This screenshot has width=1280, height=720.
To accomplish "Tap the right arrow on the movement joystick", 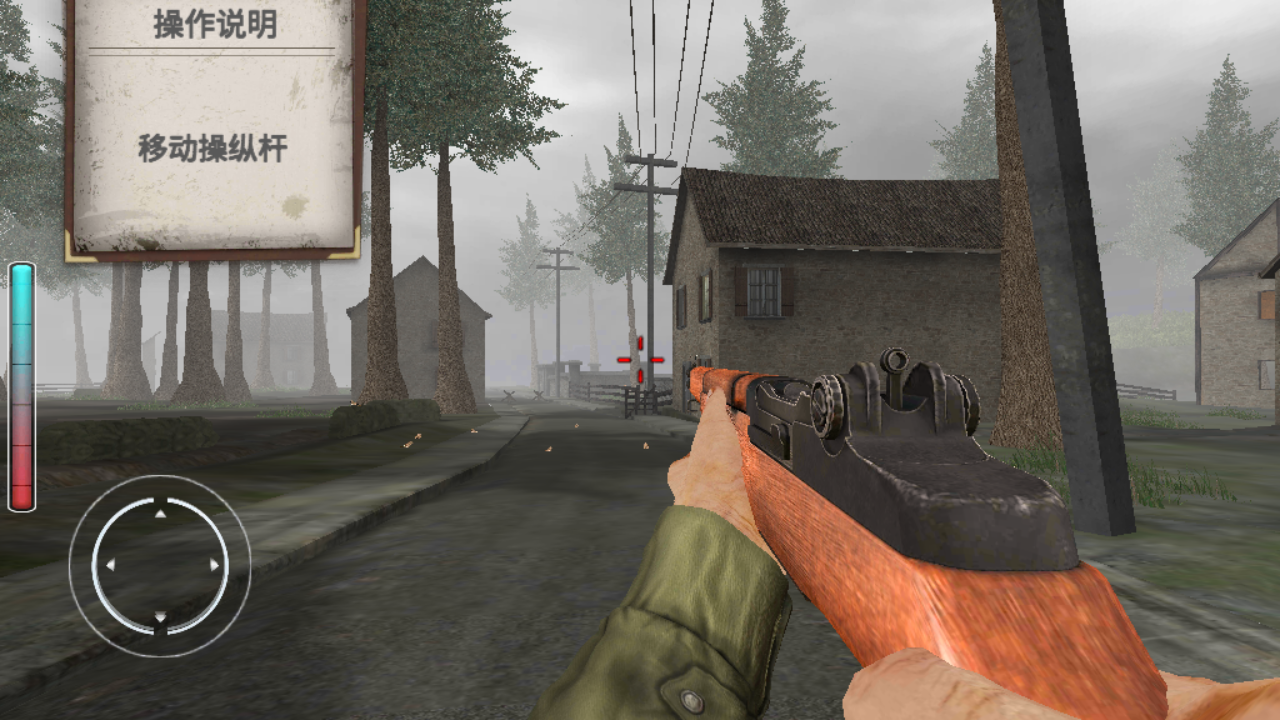I will tap(213, 566).
